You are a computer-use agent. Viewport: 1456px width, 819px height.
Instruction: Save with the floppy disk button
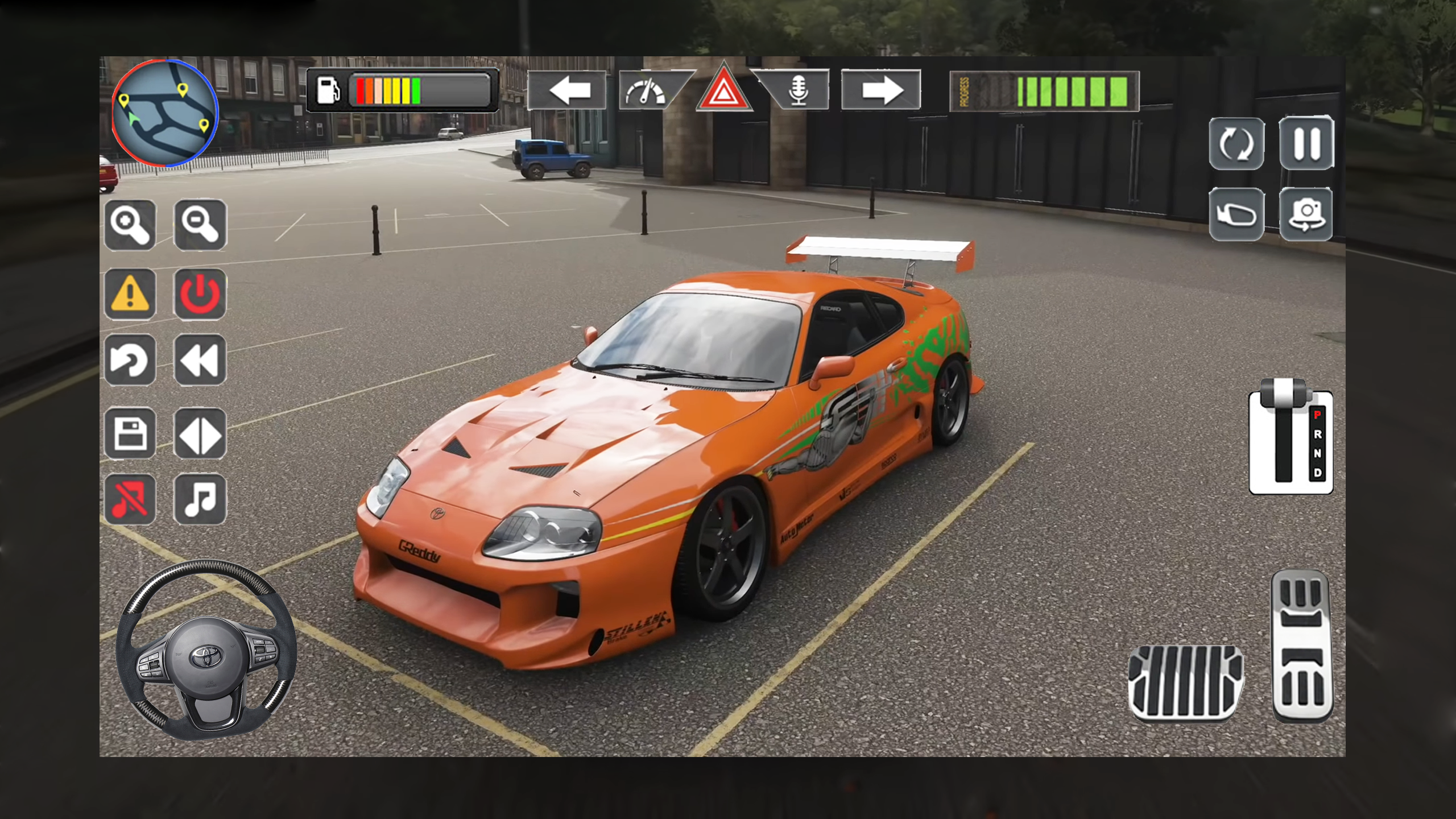[130, 434]
